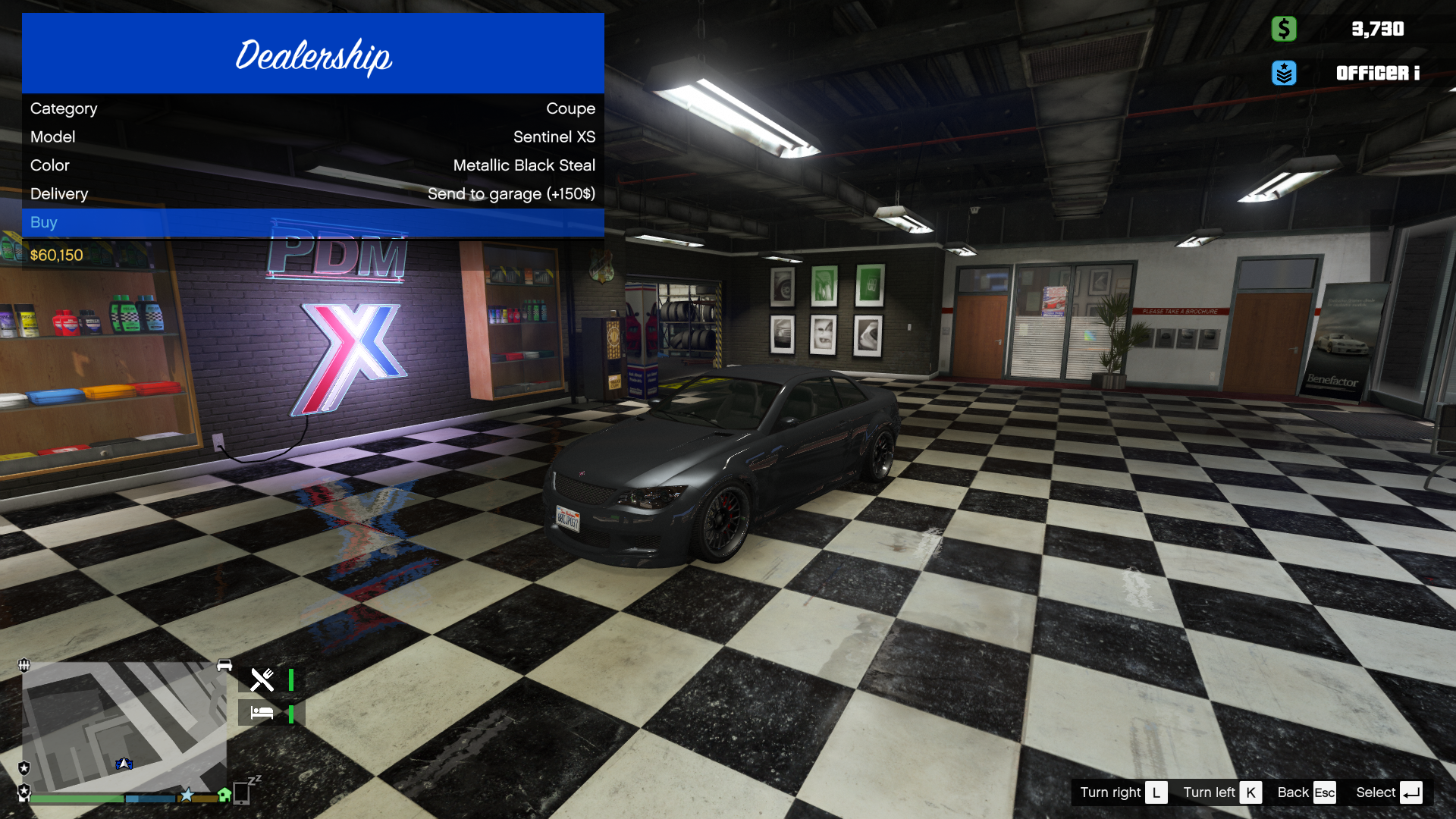
Task: Pick the Color row showing Metallic Black Steal
Action: [312, 165]
